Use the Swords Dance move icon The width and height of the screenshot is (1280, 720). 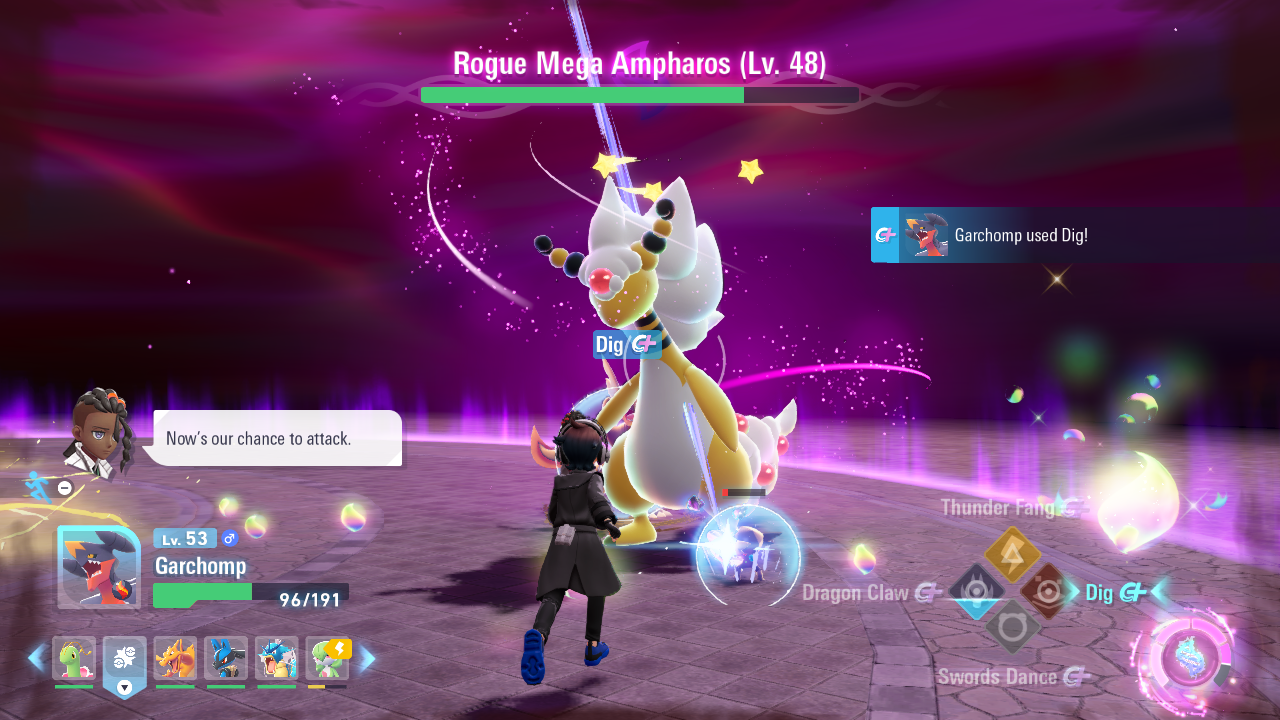tap(1013, 628)
